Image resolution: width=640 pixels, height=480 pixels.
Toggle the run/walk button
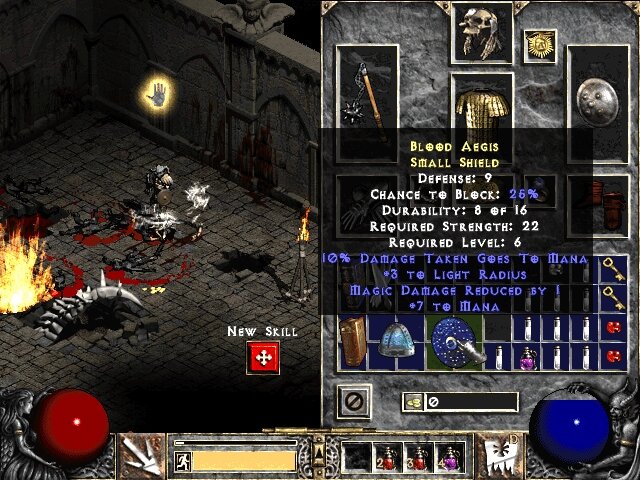183,460
